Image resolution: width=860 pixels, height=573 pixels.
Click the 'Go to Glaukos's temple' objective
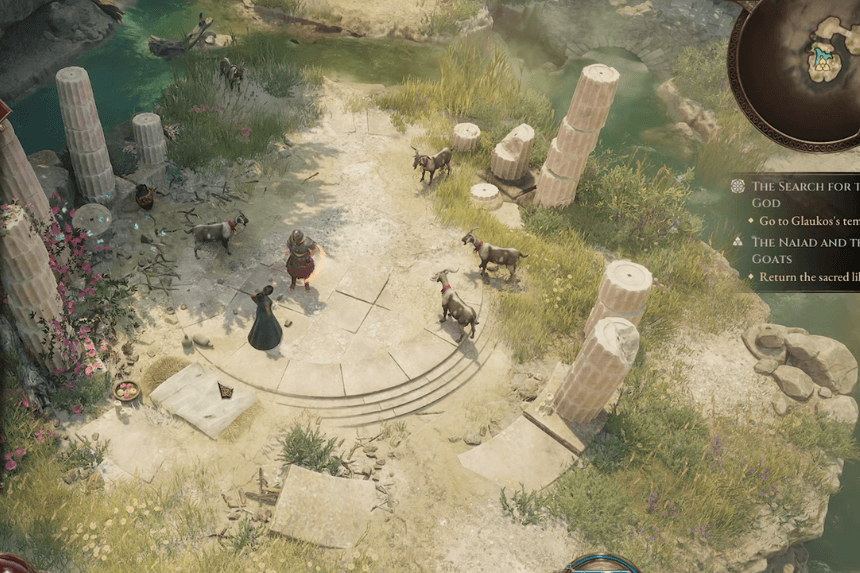808,220
